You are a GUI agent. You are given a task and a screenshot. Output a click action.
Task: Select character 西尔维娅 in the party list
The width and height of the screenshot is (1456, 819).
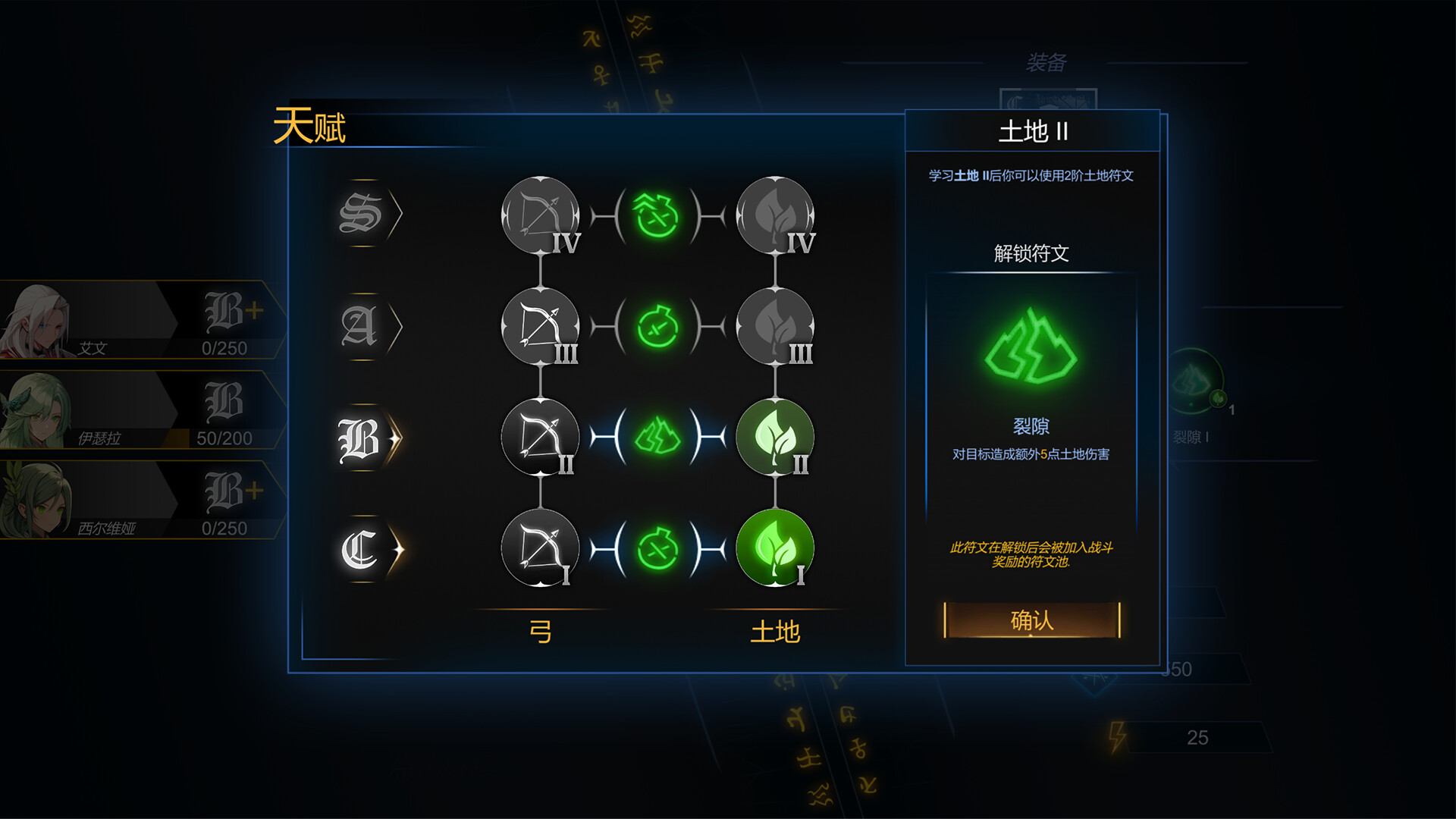coord(136,500)
